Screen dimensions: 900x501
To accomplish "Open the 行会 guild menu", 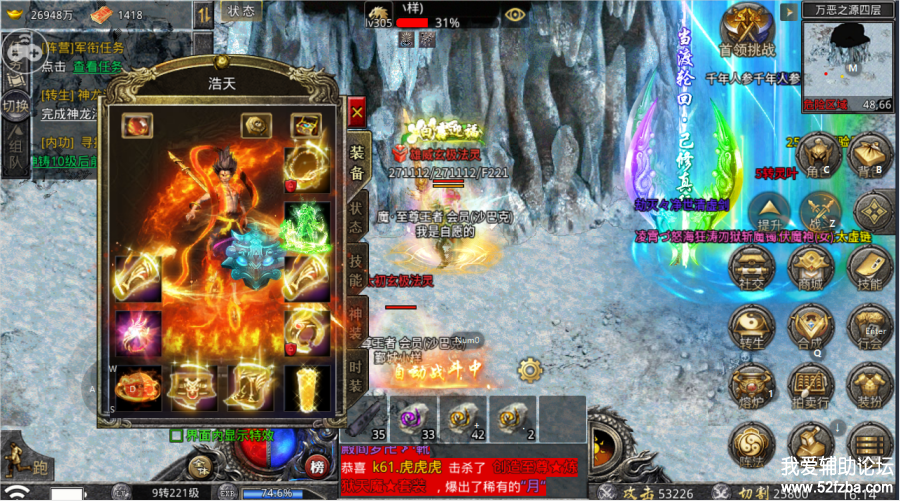I will (x=868, y=327).
